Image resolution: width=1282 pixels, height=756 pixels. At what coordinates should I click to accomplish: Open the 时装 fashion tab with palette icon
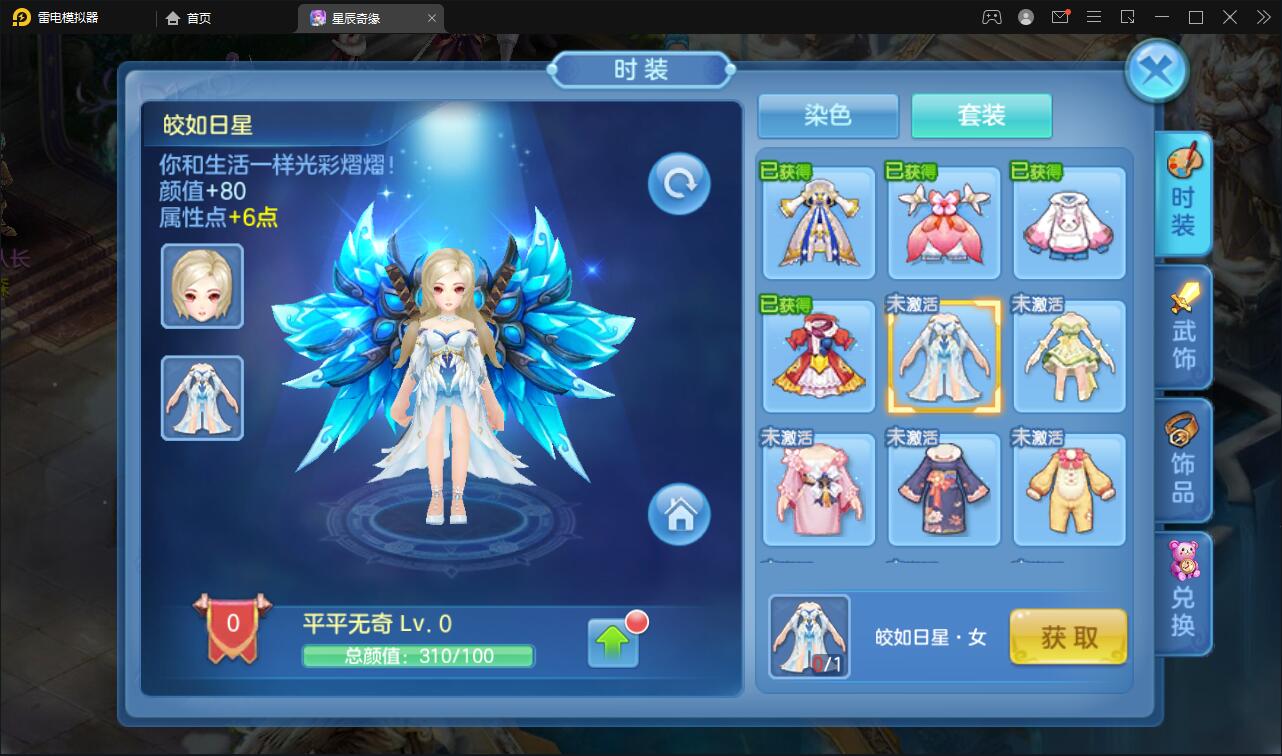1183,194
